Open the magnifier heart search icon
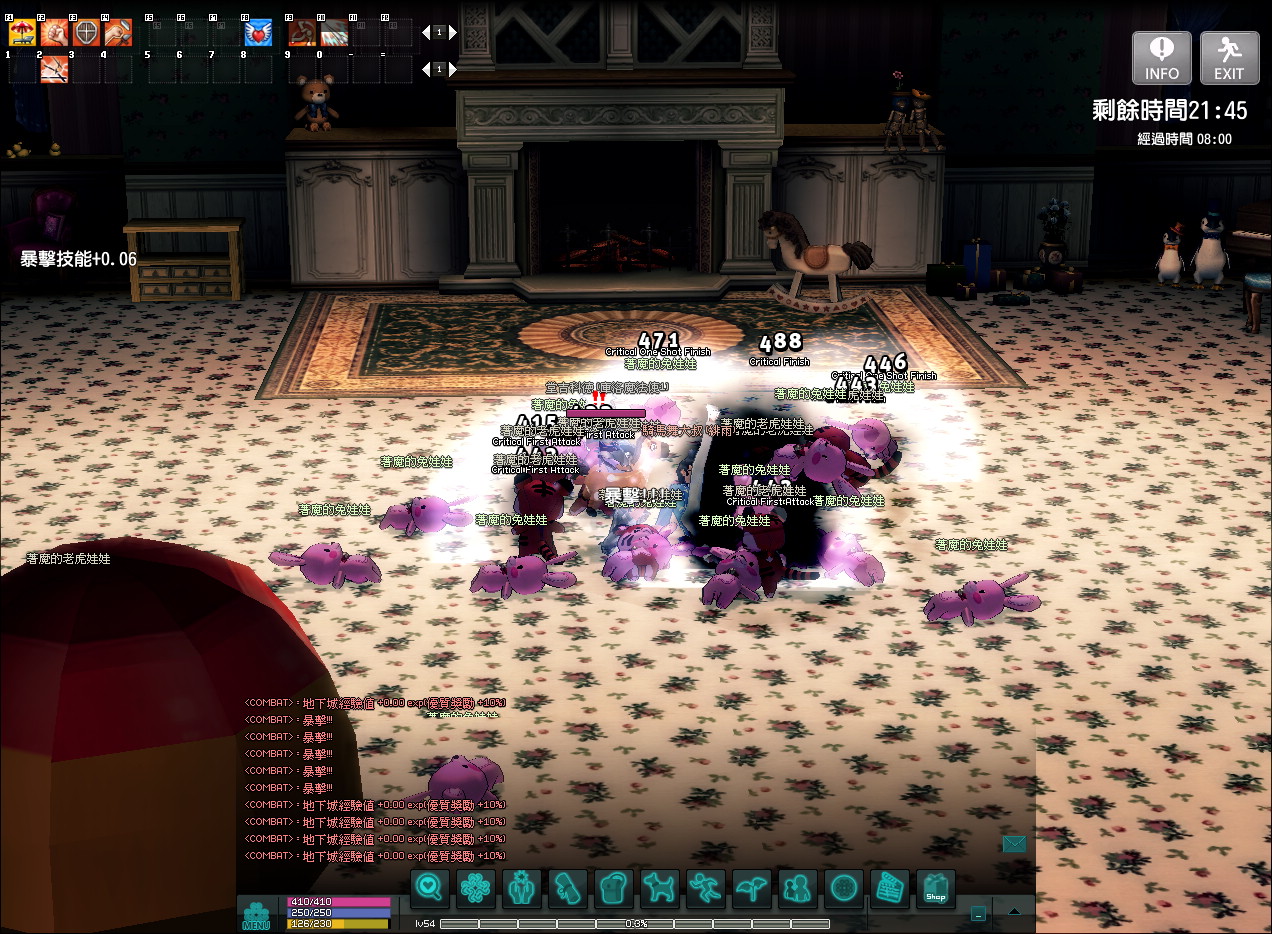Image resolution: width=1272 pixels, height=934 pixels. [x=429, y=888]
